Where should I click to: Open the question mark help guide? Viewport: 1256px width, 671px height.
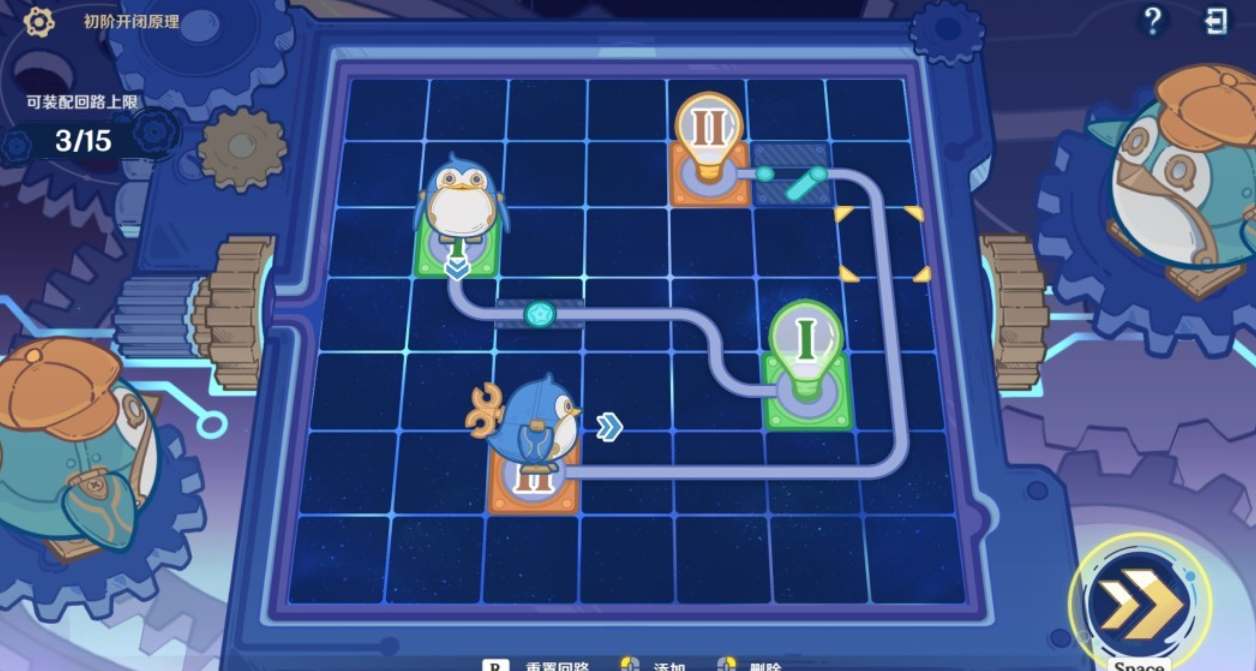coord(1152,22)
